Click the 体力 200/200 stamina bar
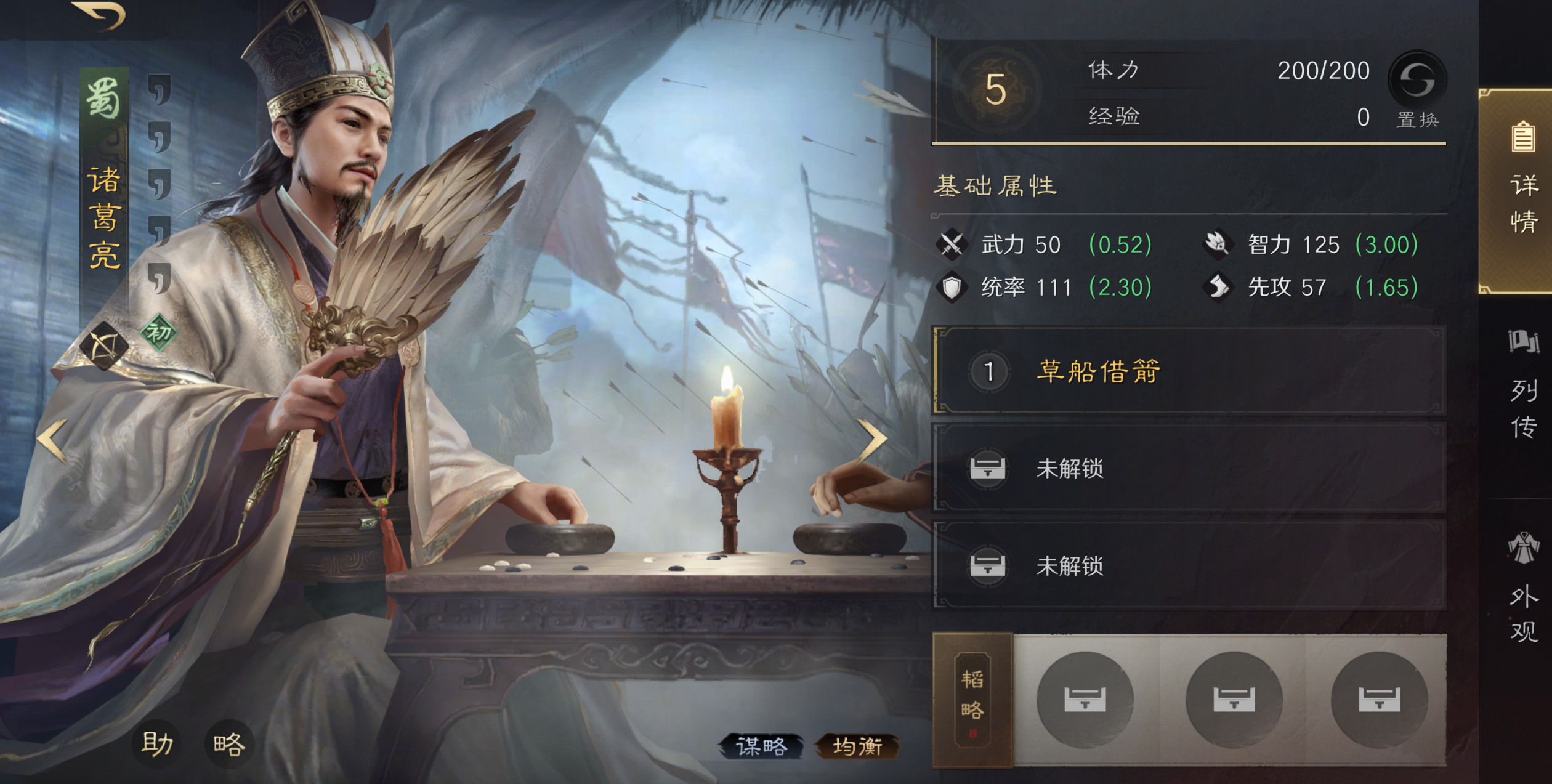Screen dimensions: 1552x784 pyautogui.click(x=1219, y=70)
